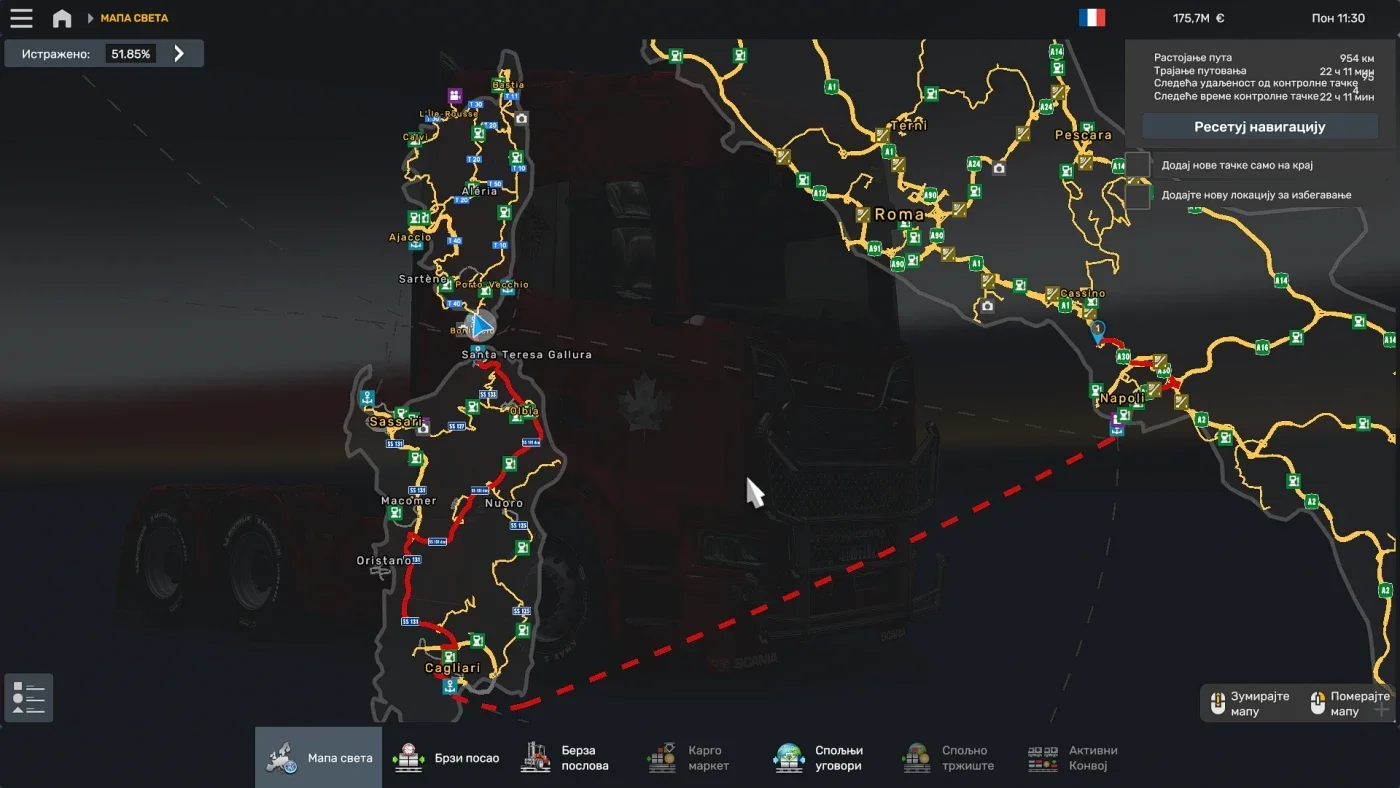The height and width of the screenshot is (788, 1400).
Task: Click the numbered waypoint marker near Cassino
Action: click(1098, 329)
